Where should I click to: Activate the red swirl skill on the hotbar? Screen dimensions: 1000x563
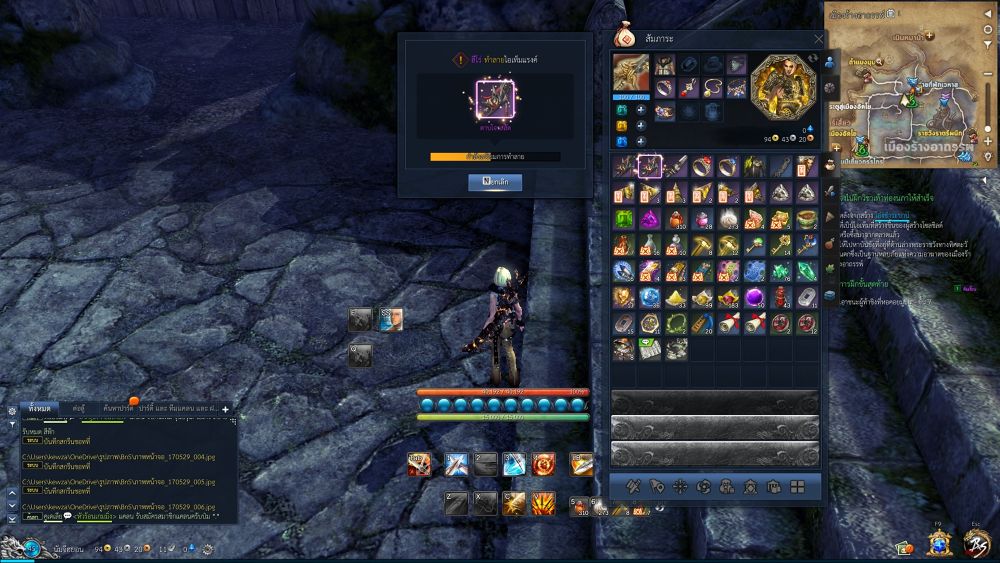[x=544, y=464]
